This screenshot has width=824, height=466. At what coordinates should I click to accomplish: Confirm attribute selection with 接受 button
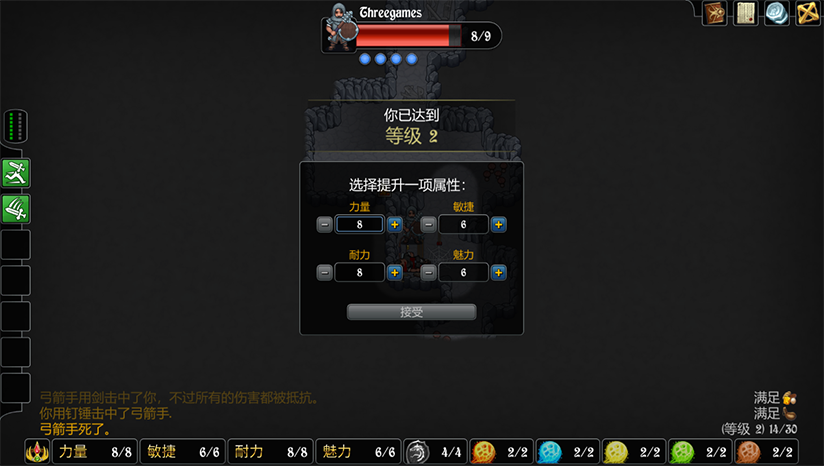point(411,312)
